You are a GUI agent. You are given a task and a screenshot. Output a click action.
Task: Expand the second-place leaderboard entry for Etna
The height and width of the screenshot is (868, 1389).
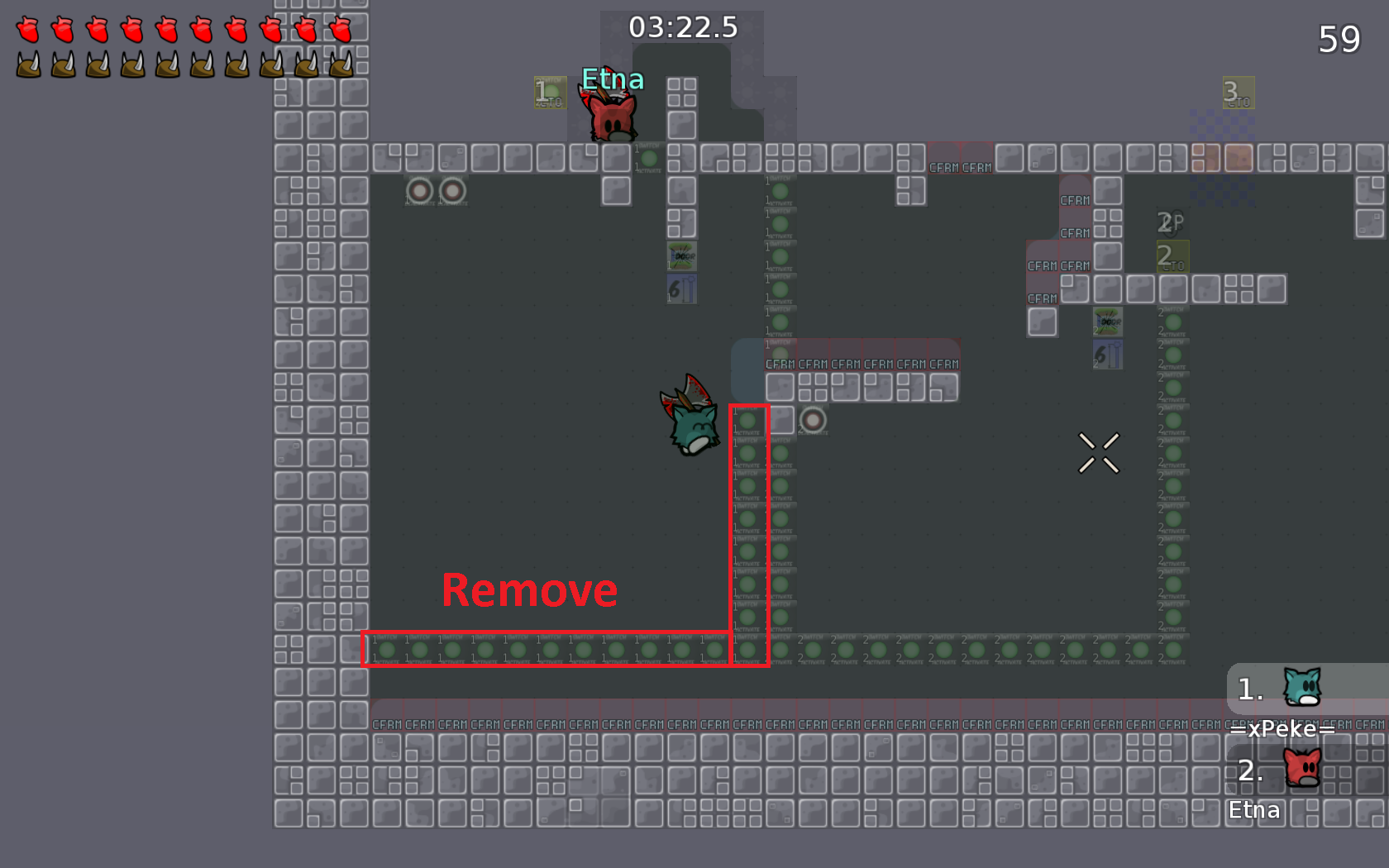point(1302,769)
